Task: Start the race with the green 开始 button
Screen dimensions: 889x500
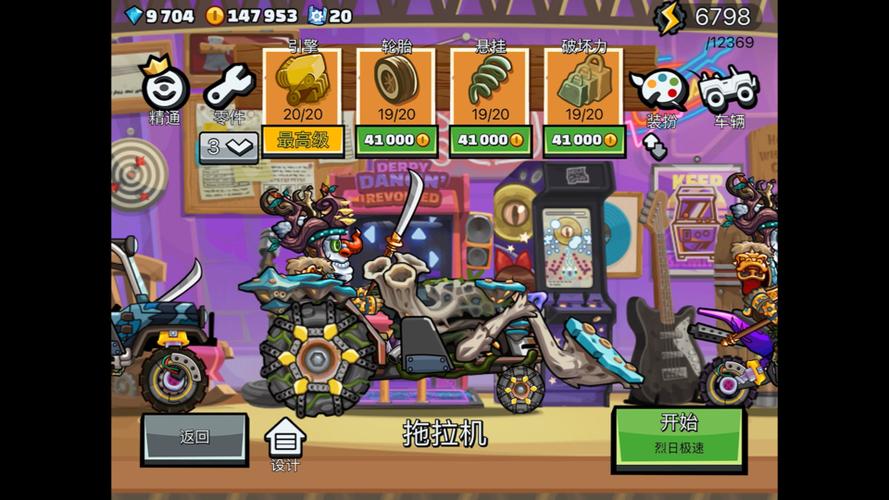Action: click(x=679, y=436)
